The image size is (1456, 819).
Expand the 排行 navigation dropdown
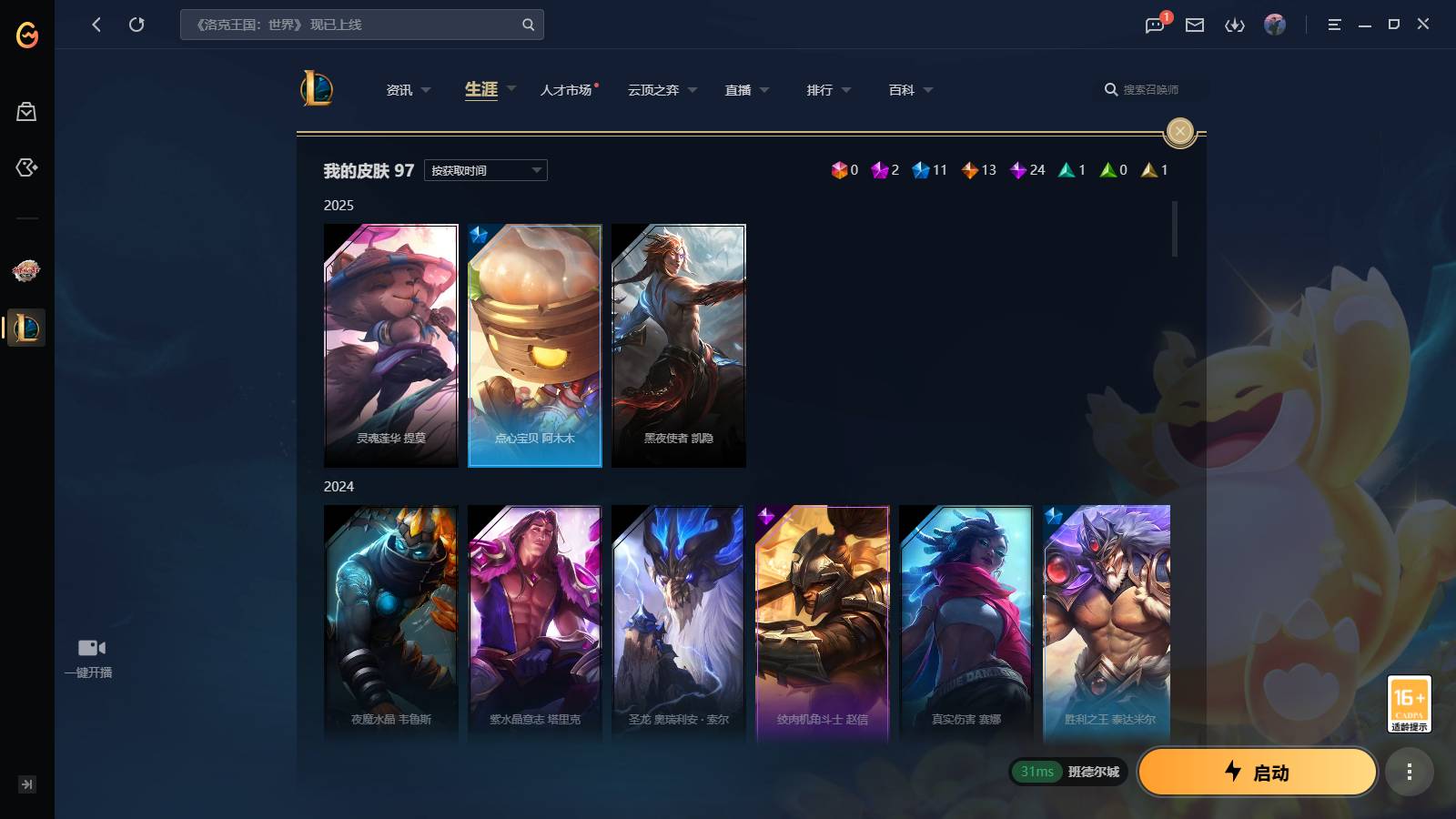pyautogui.click(x=847, y=90)
